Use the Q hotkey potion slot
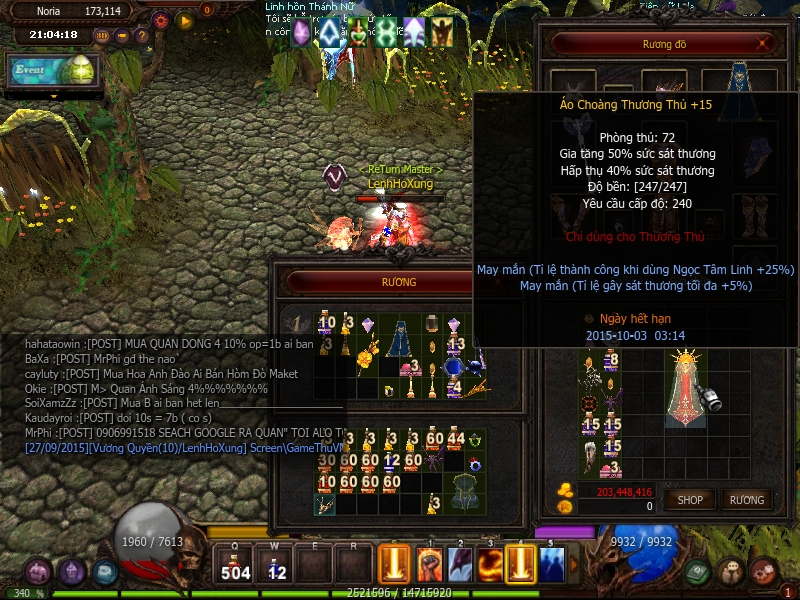Image resolution: width=800 pixels, height=600 pixels. [x=236, y=565]
